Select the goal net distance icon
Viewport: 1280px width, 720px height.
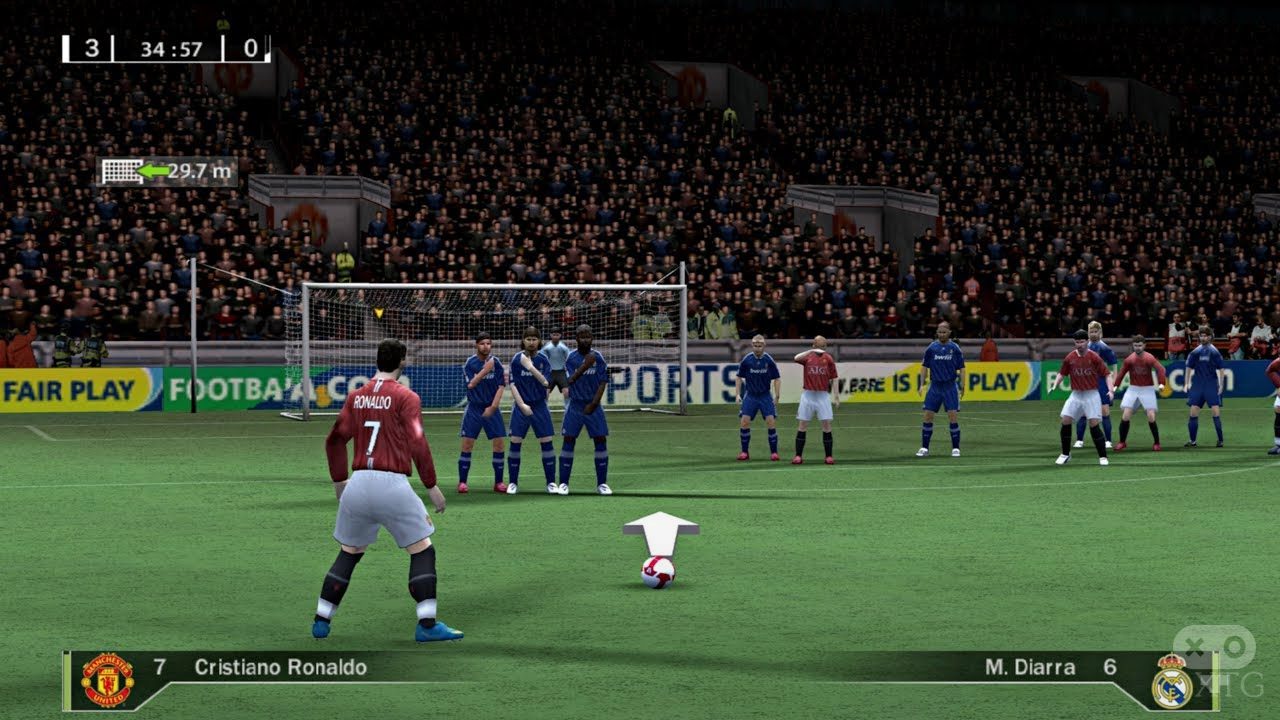click(119, 171)
